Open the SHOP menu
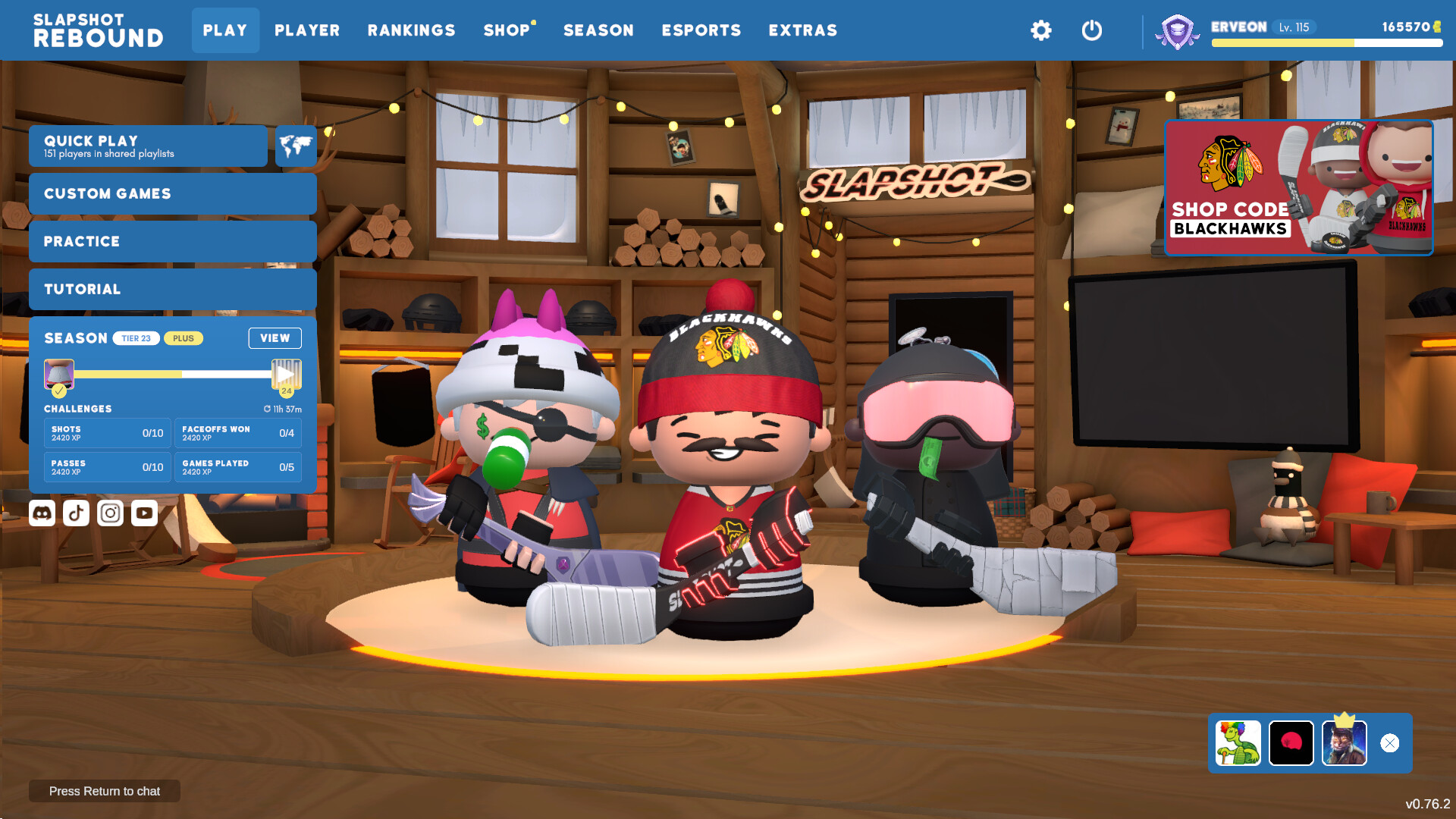Screen dimensions: 1456x819 pyautogui.click(x=507, y=30)
